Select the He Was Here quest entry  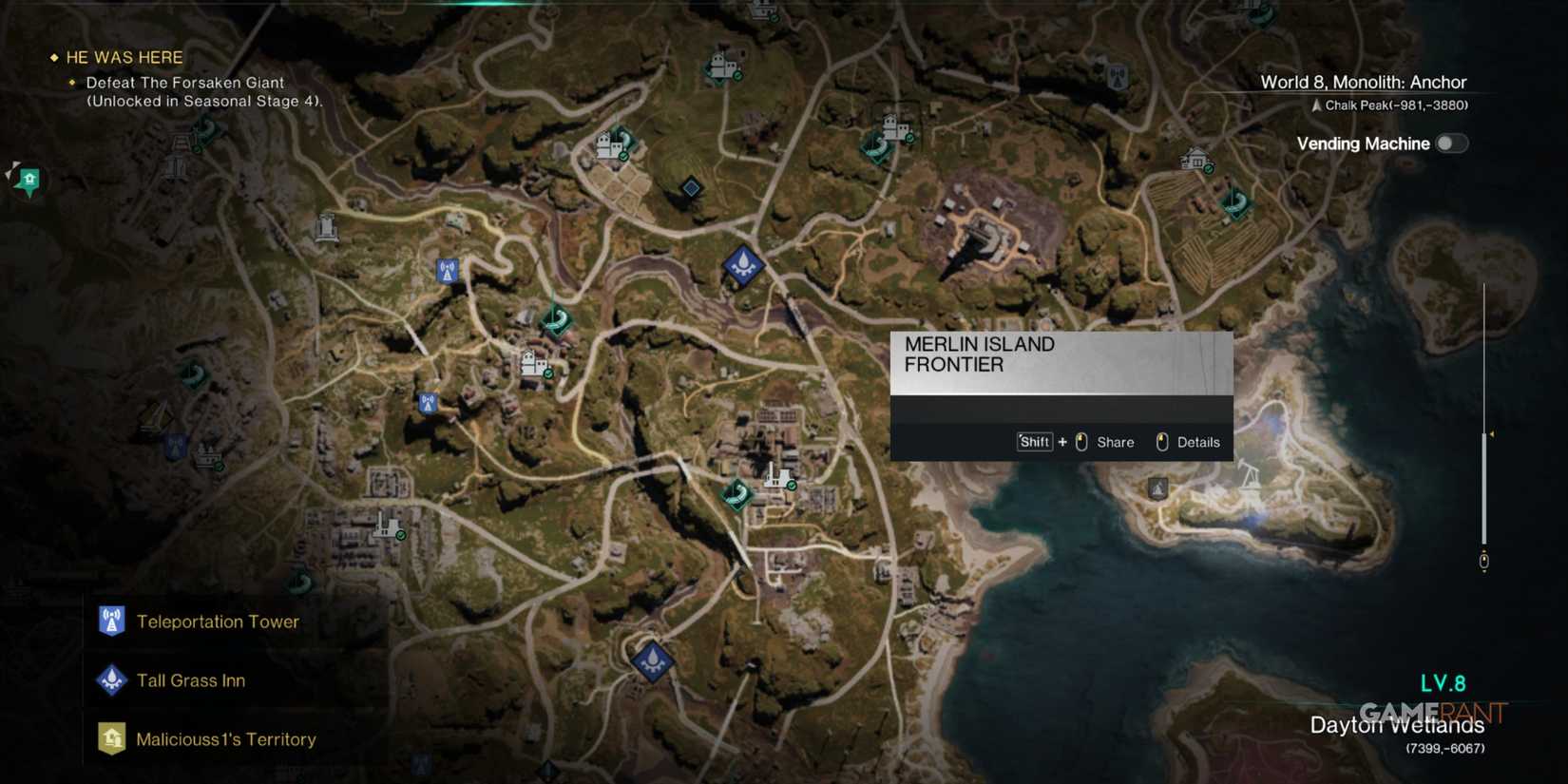(122, 57)
